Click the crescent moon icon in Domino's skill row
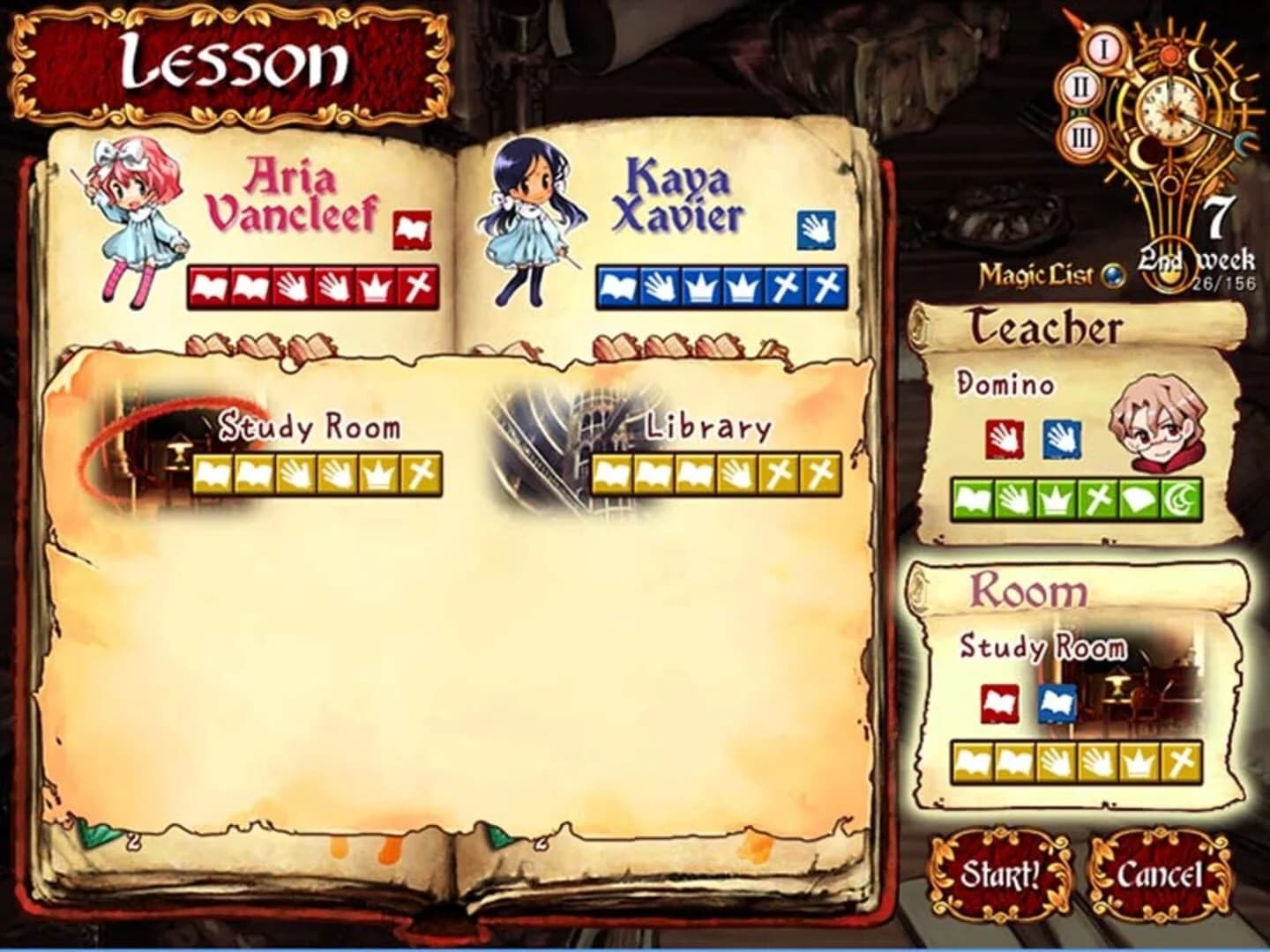The width and height of the screenshot is (1270, 952). point(1181,499)
